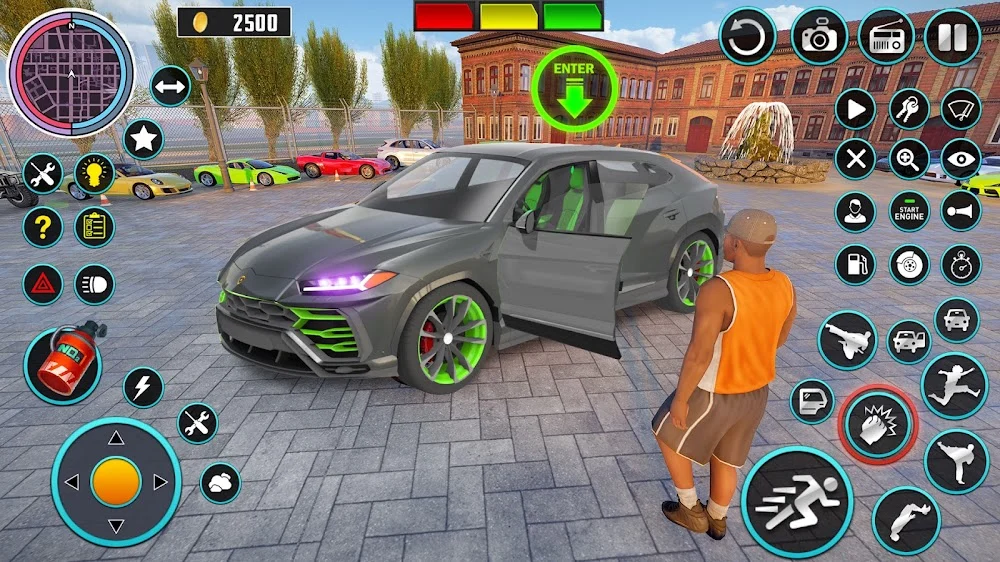
Task: Turn on the radio
Action: click(x=886, y=37)
